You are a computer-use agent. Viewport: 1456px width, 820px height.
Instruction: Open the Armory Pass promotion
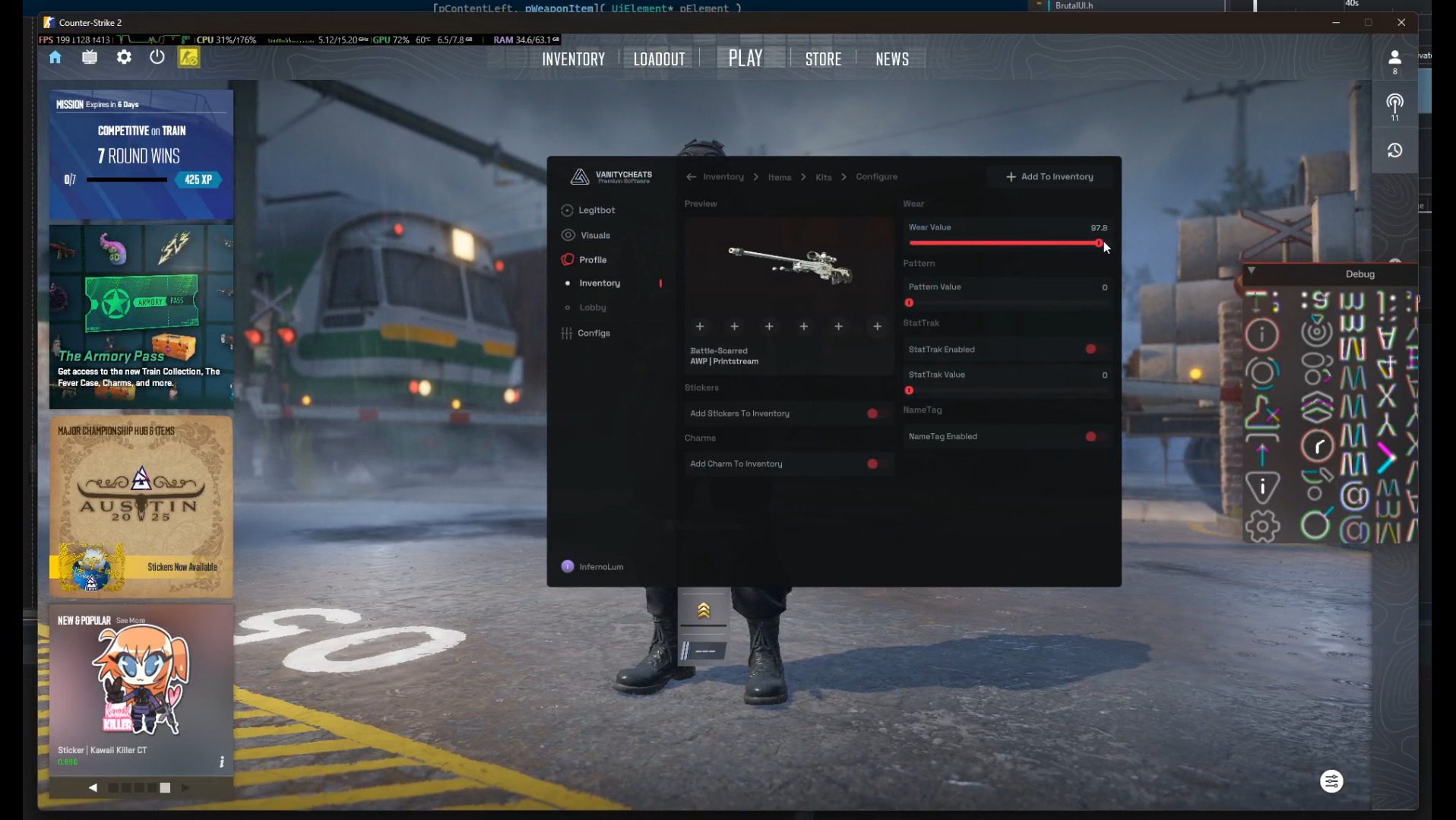pos(141,316)
